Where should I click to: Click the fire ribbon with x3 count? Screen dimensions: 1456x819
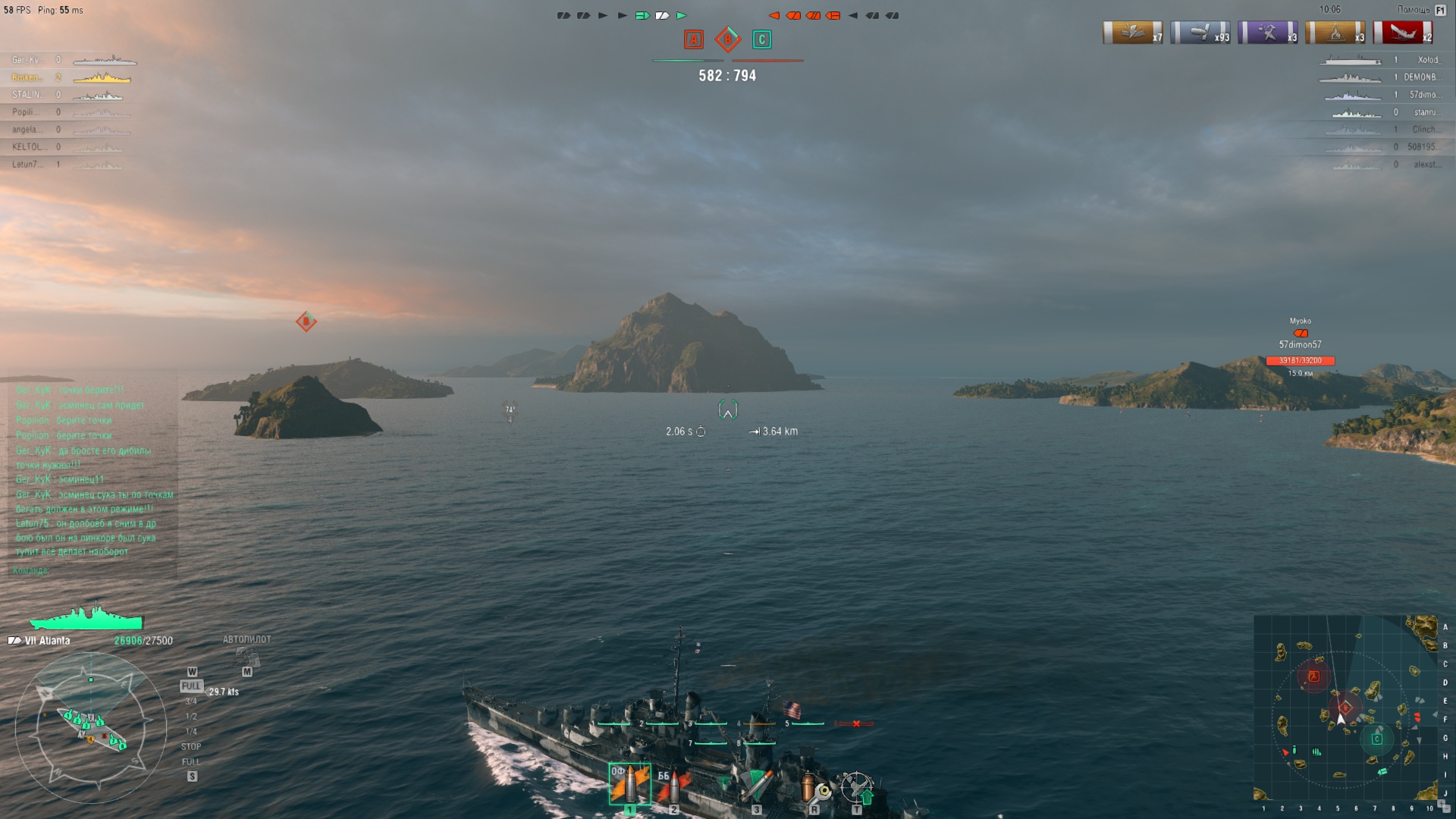pos(1335,33)
